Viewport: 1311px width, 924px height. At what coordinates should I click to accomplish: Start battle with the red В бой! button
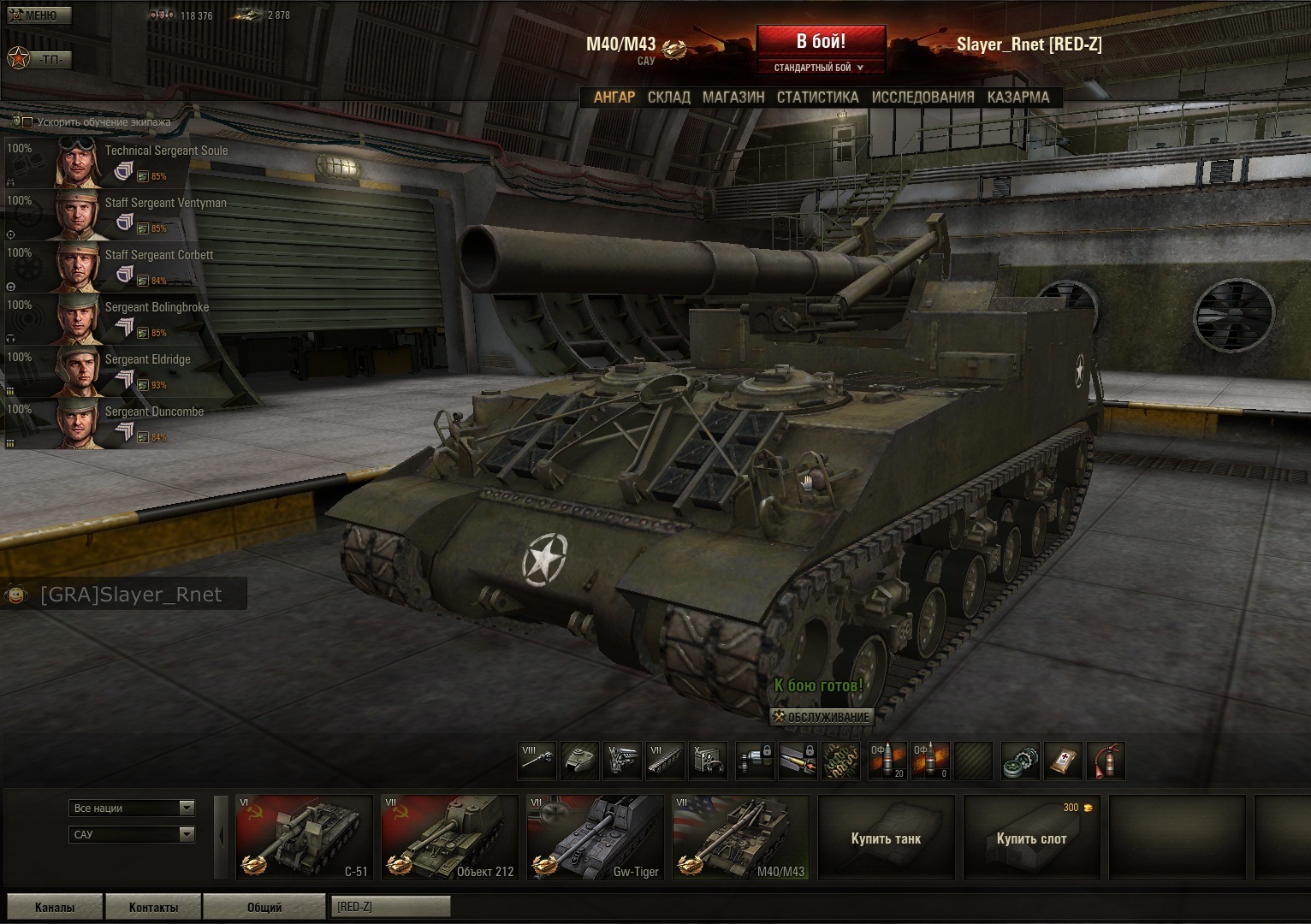(x=820, y=42)
